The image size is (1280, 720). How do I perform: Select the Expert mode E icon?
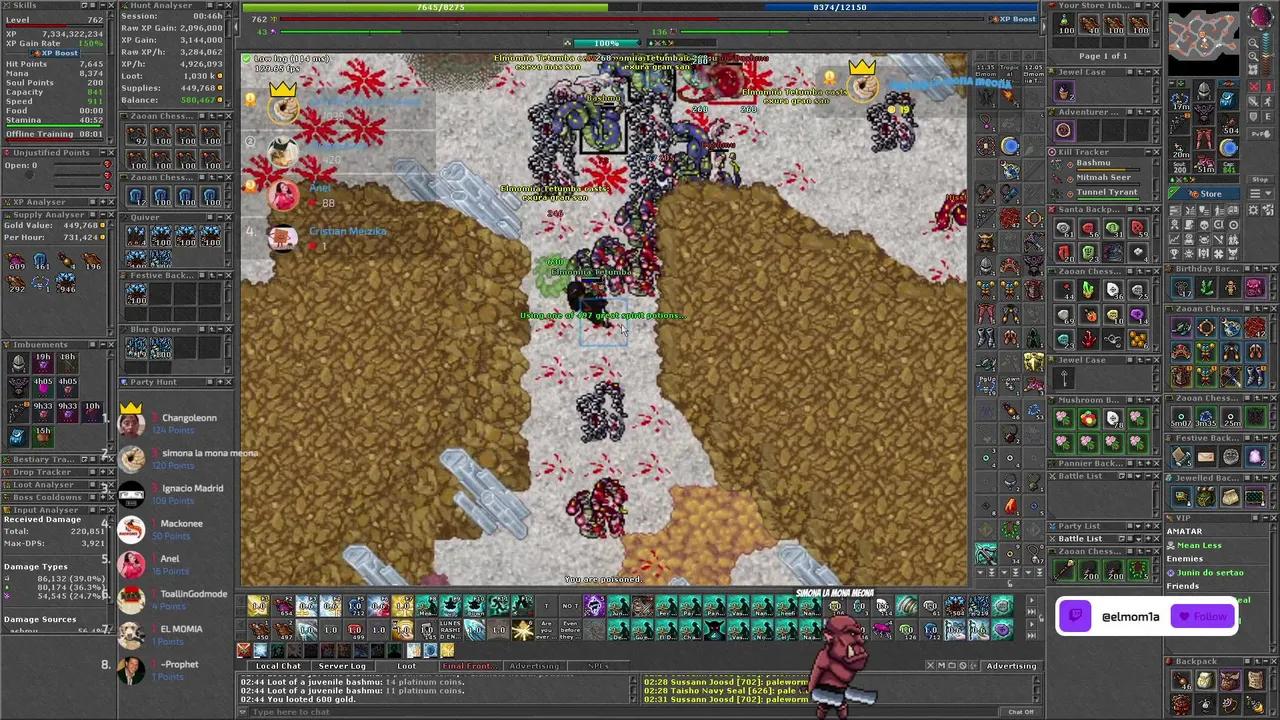click(1267, 116)
